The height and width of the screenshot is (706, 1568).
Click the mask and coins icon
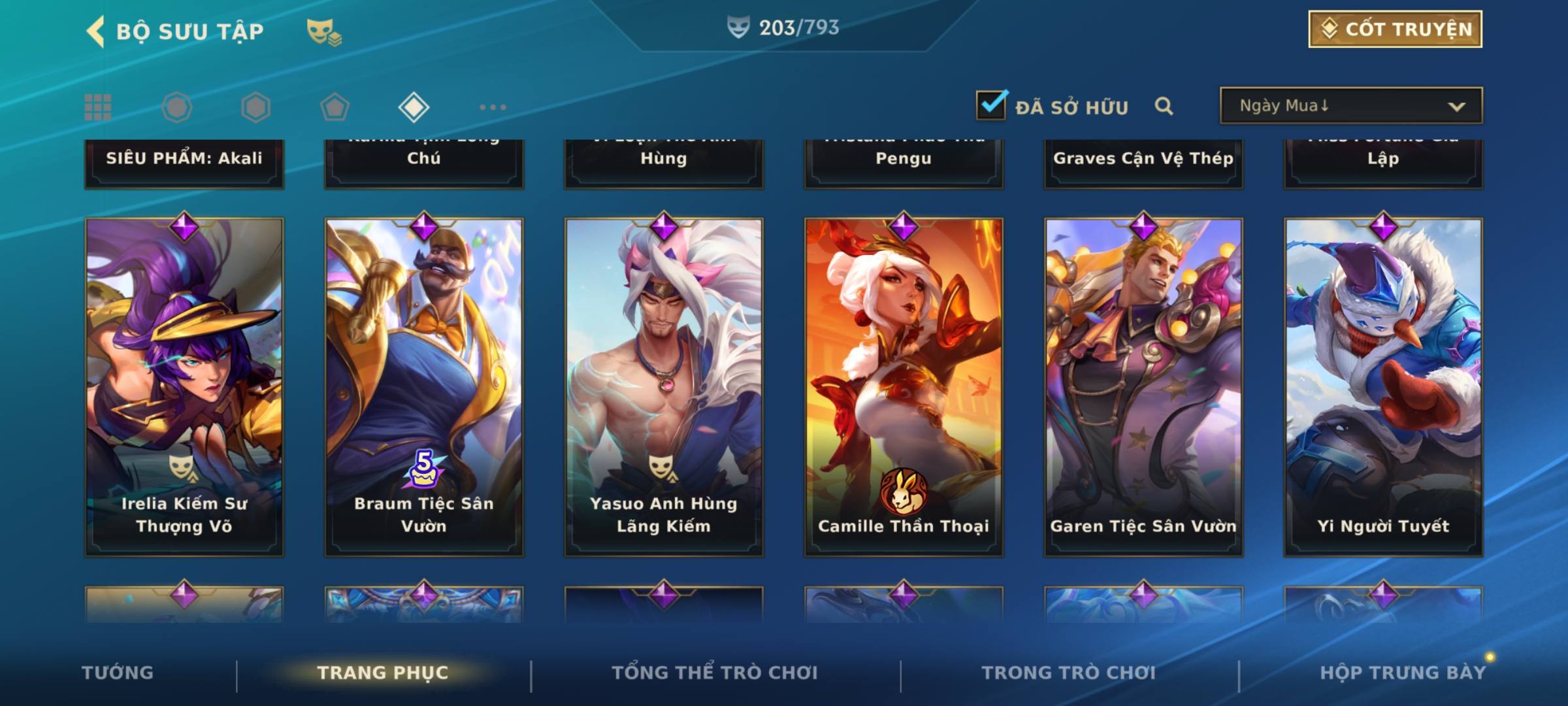(324, 31)
